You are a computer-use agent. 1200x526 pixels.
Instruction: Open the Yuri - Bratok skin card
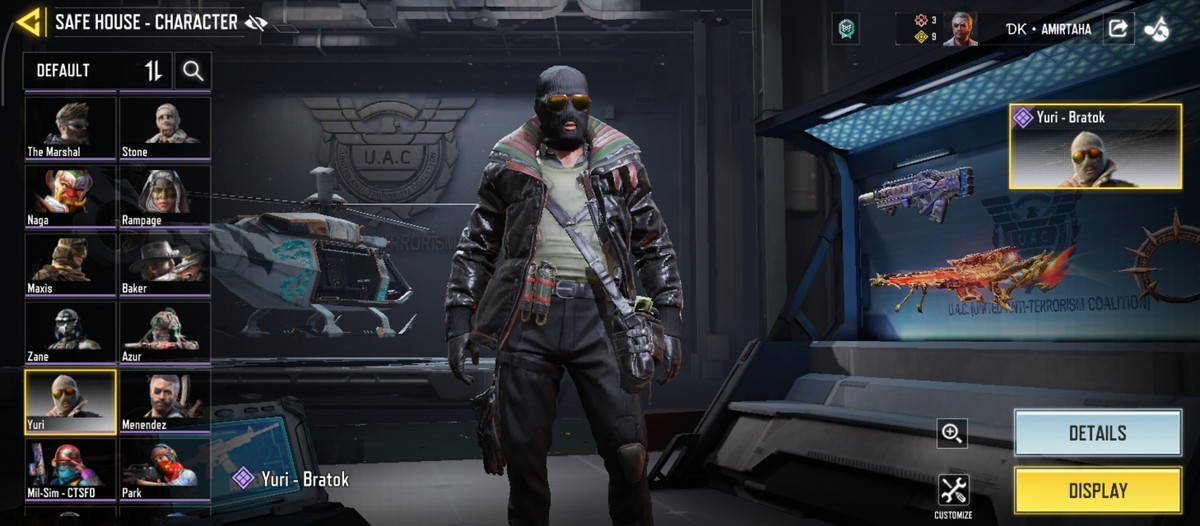tap(1095, 147)
